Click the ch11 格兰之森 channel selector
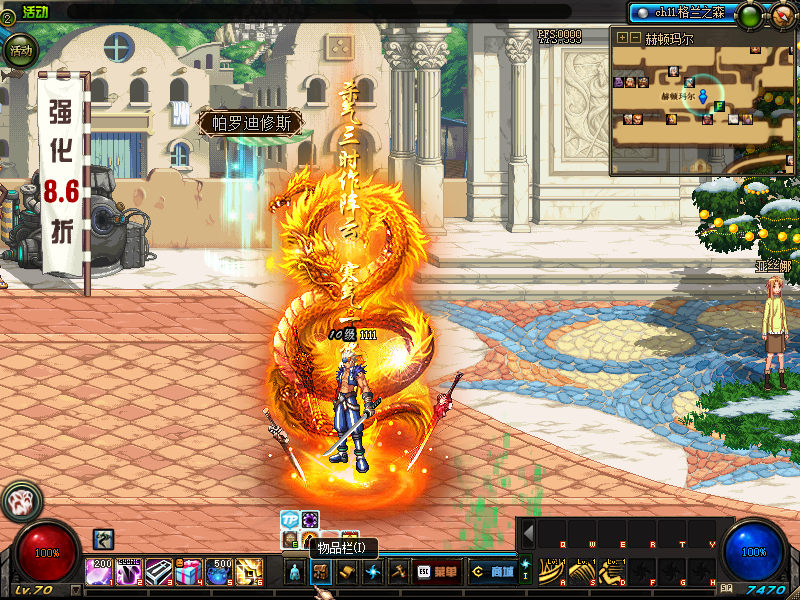Image resolution: width=800 pixels, height=600 pixels. pos(683,12)
